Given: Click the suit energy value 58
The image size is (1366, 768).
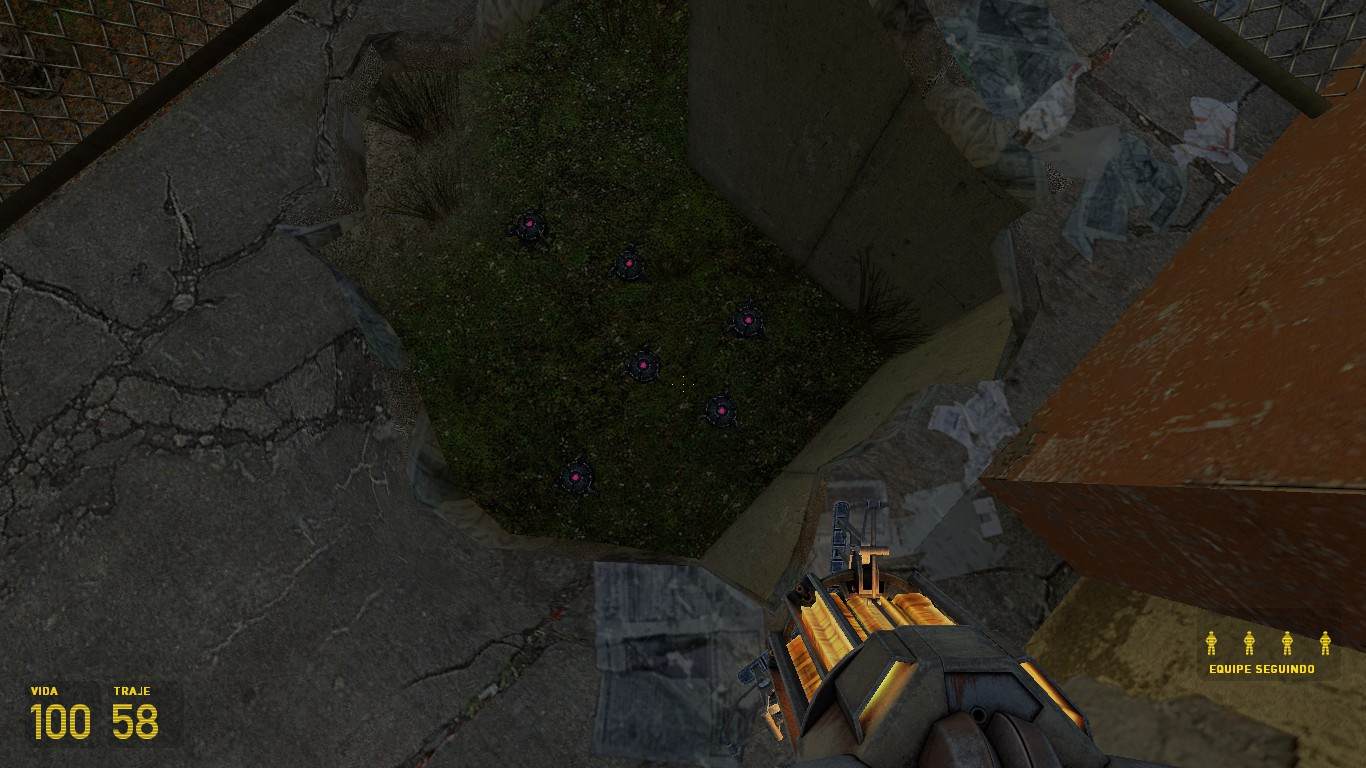Looking at the screenshot, I should point(133,722).
